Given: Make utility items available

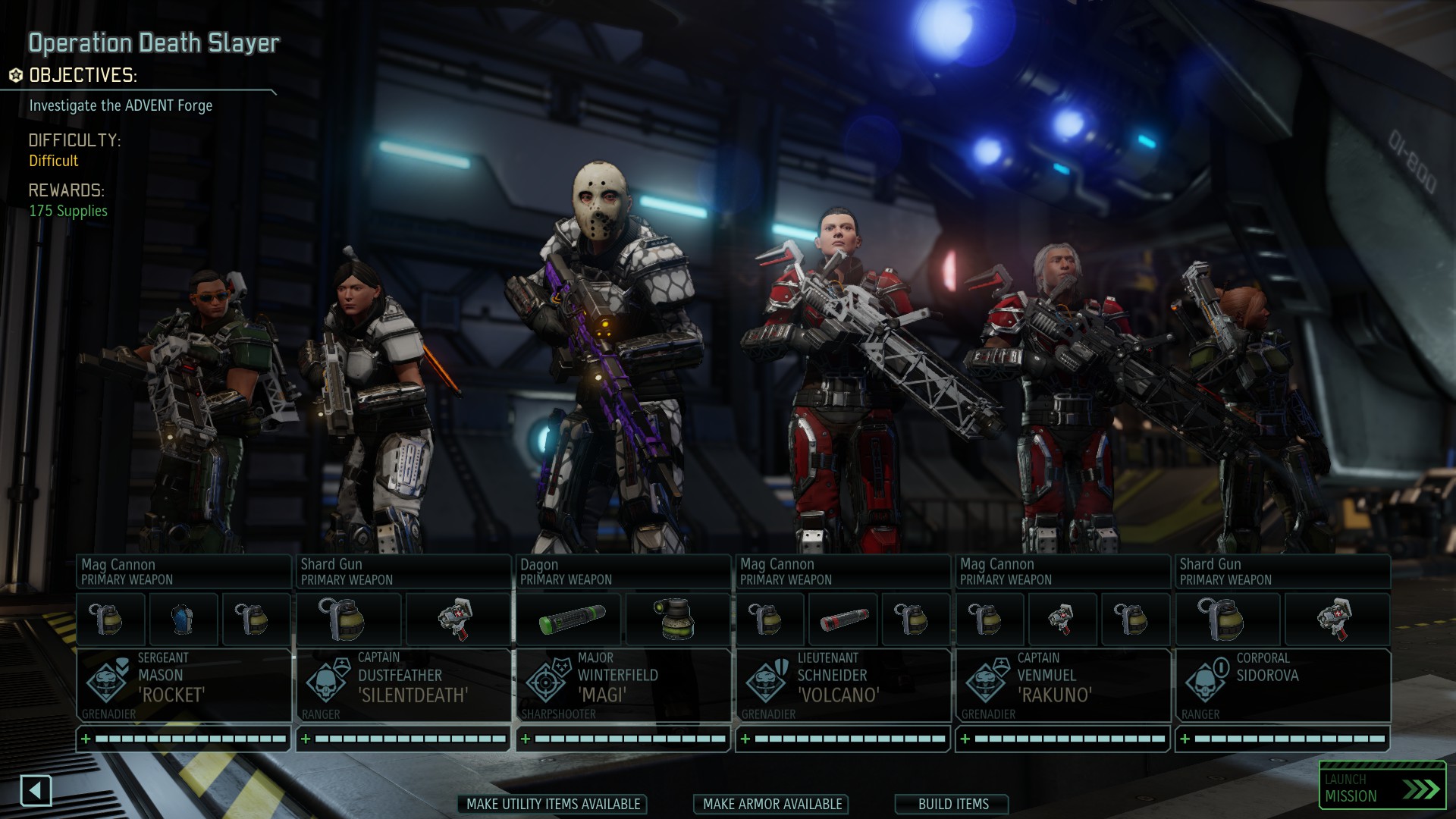Looking at the screenshot, I should tap(553, 804).
